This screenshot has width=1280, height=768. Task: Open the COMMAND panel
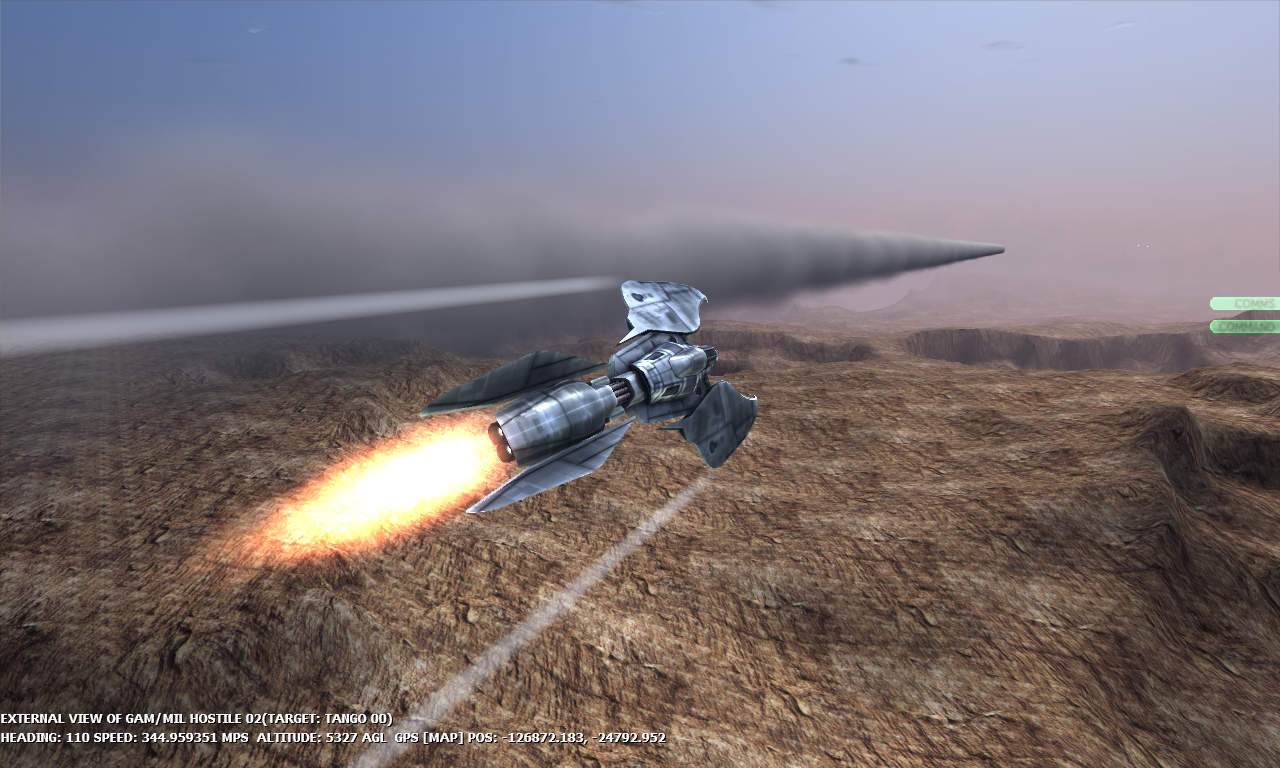point(1248,326)
